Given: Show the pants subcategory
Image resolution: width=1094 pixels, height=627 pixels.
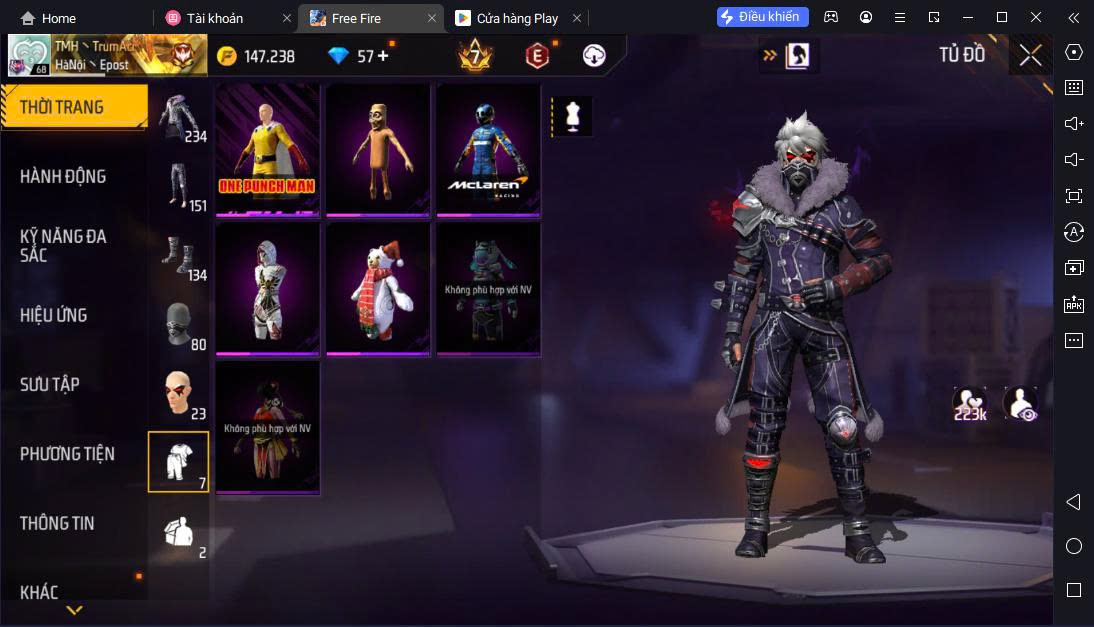Looking at the screenshot, I should pos(178,187).
